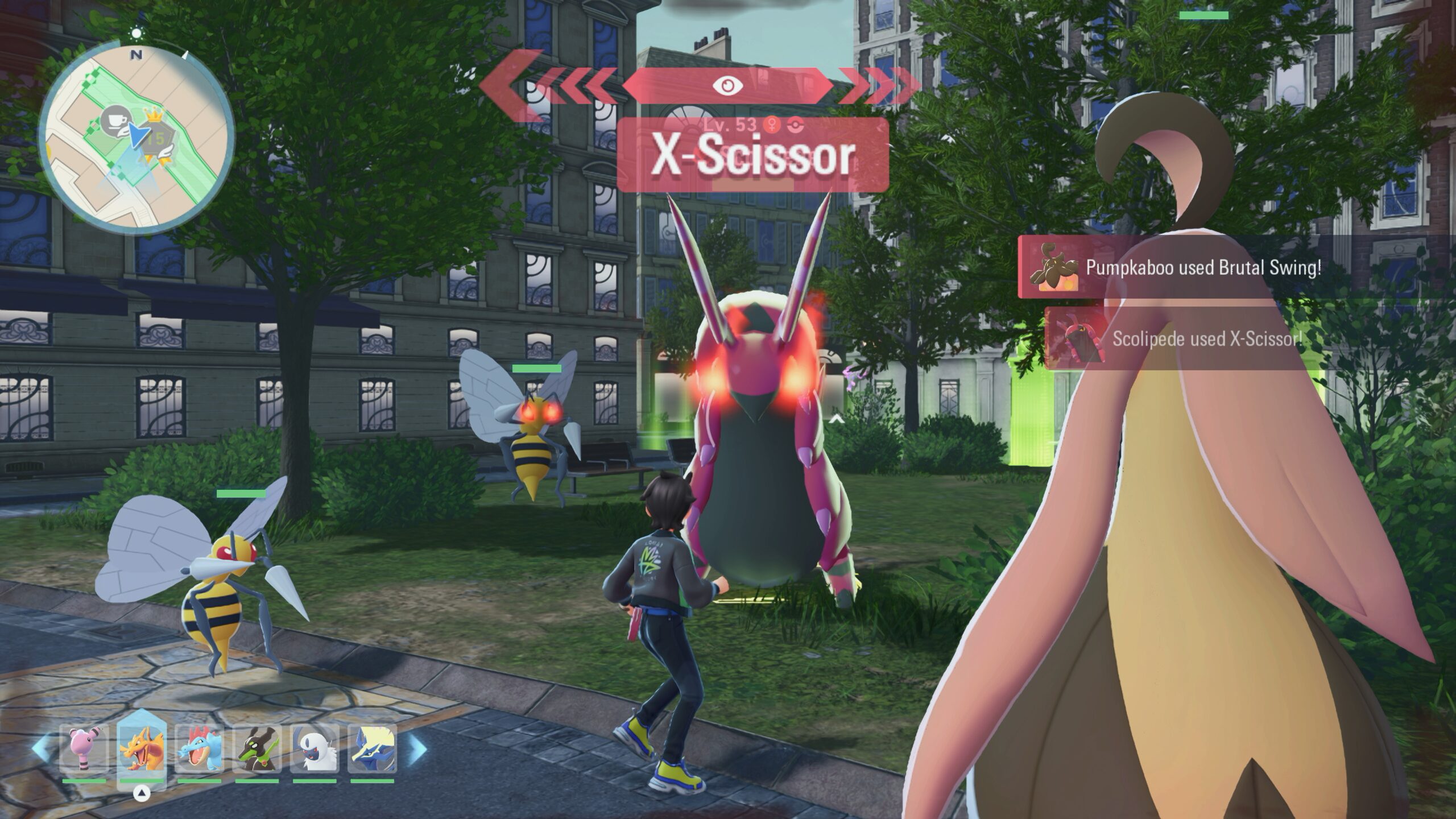Click the lock-on eye target indicator

728,86
